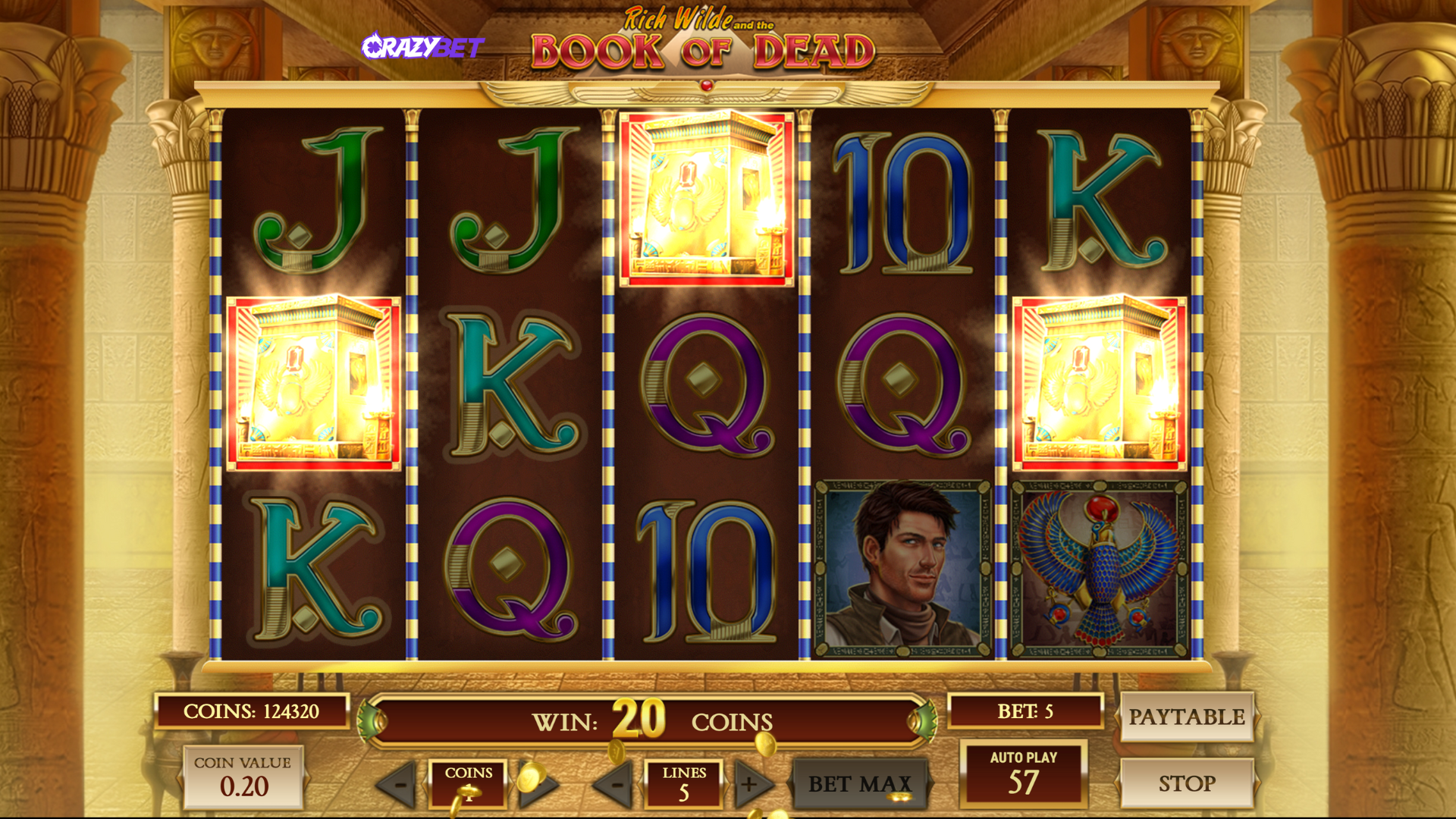
Task: Stop the auto play spins
Action: tap(1186, 783)
